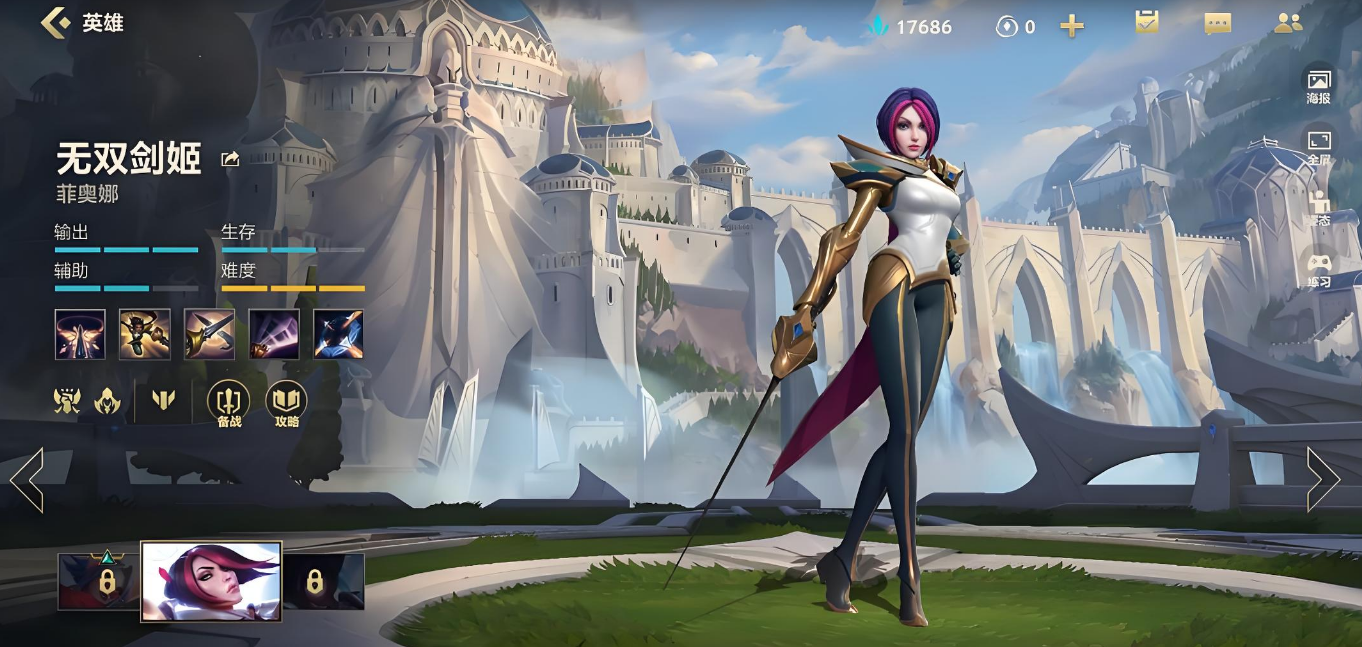Select the locked skin thumbnail with green gem
The width and height of the screenshot is (1362, 647).
[x=98, y=581]
